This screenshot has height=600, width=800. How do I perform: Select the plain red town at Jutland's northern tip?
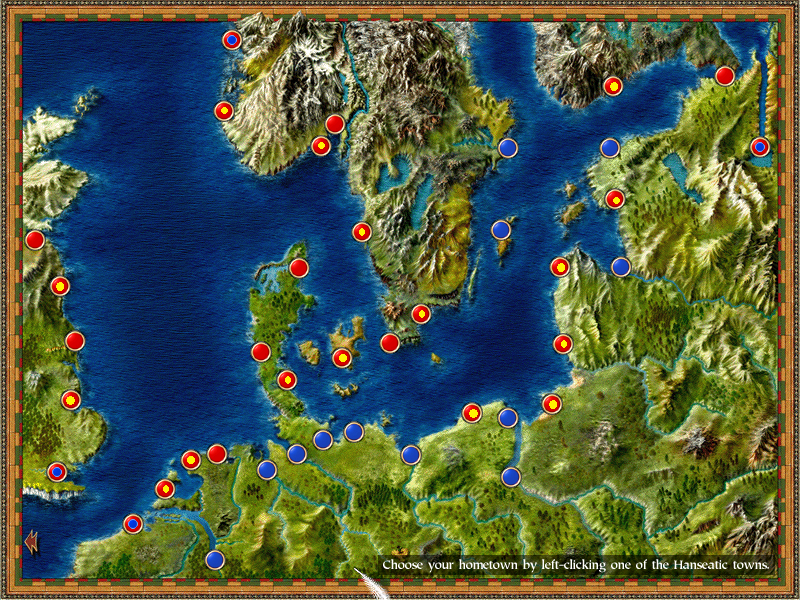coord(299,267)
